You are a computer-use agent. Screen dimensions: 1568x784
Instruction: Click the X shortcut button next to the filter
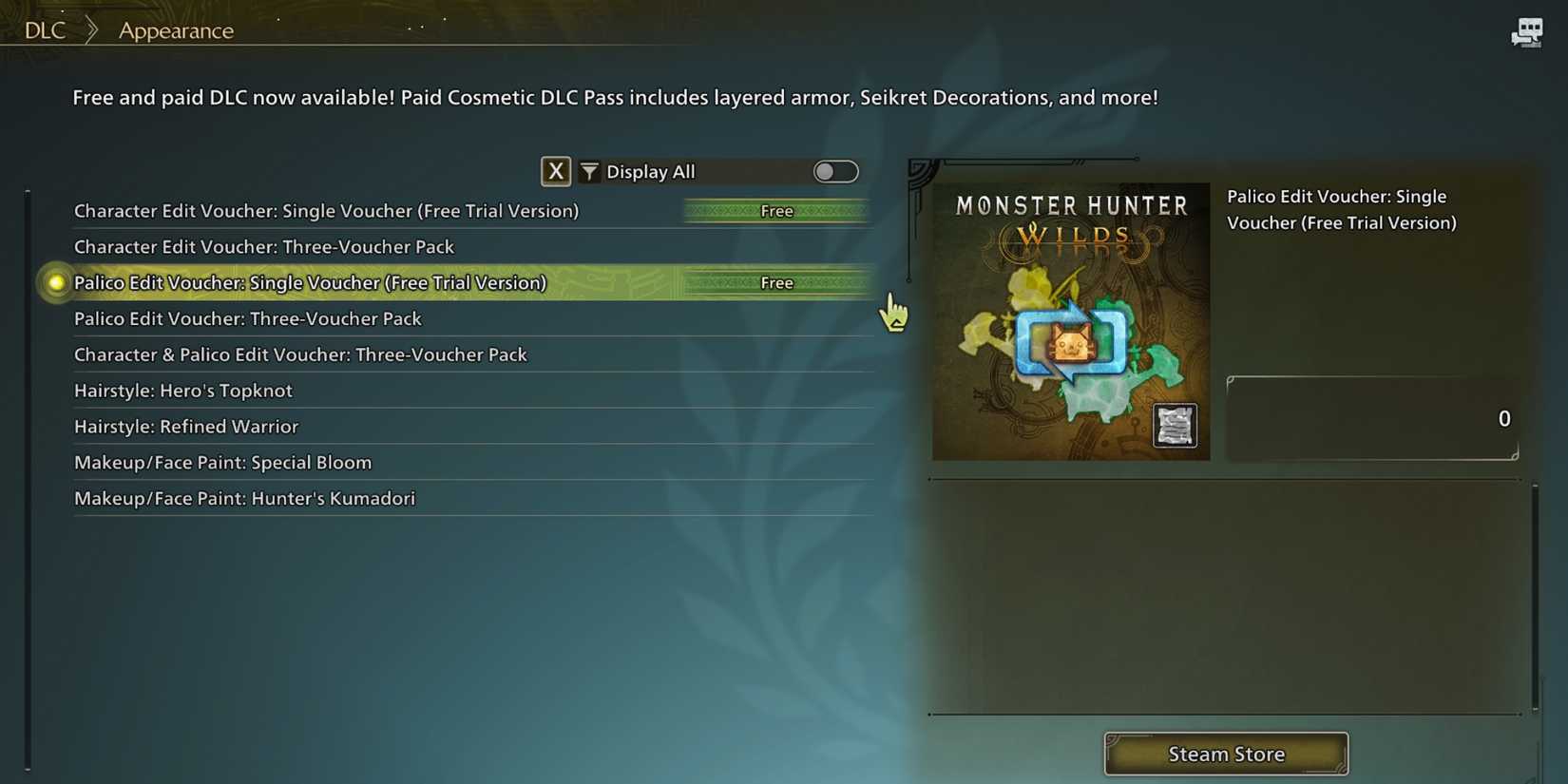556,171
